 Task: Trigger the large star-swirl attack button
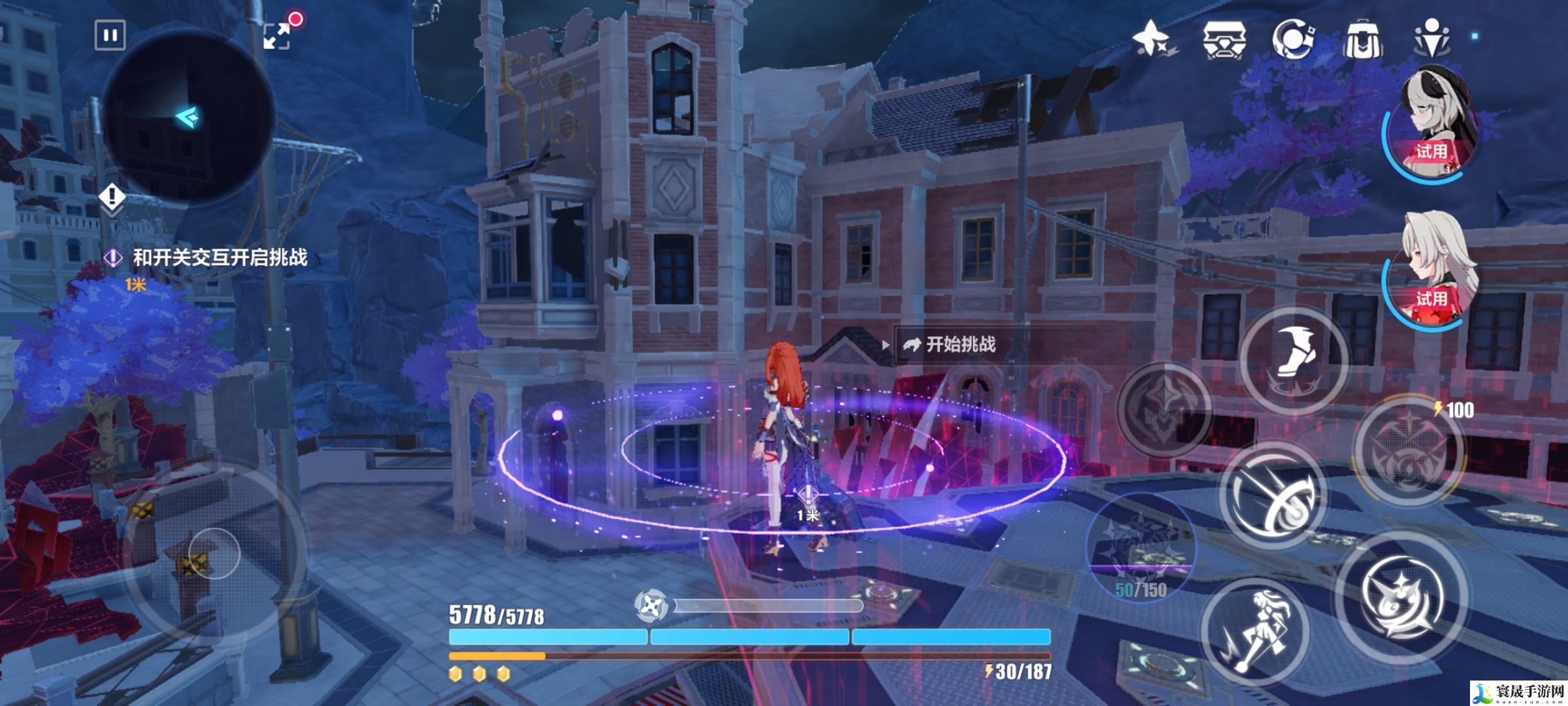pyautogui.click(x=1401, y=595)
